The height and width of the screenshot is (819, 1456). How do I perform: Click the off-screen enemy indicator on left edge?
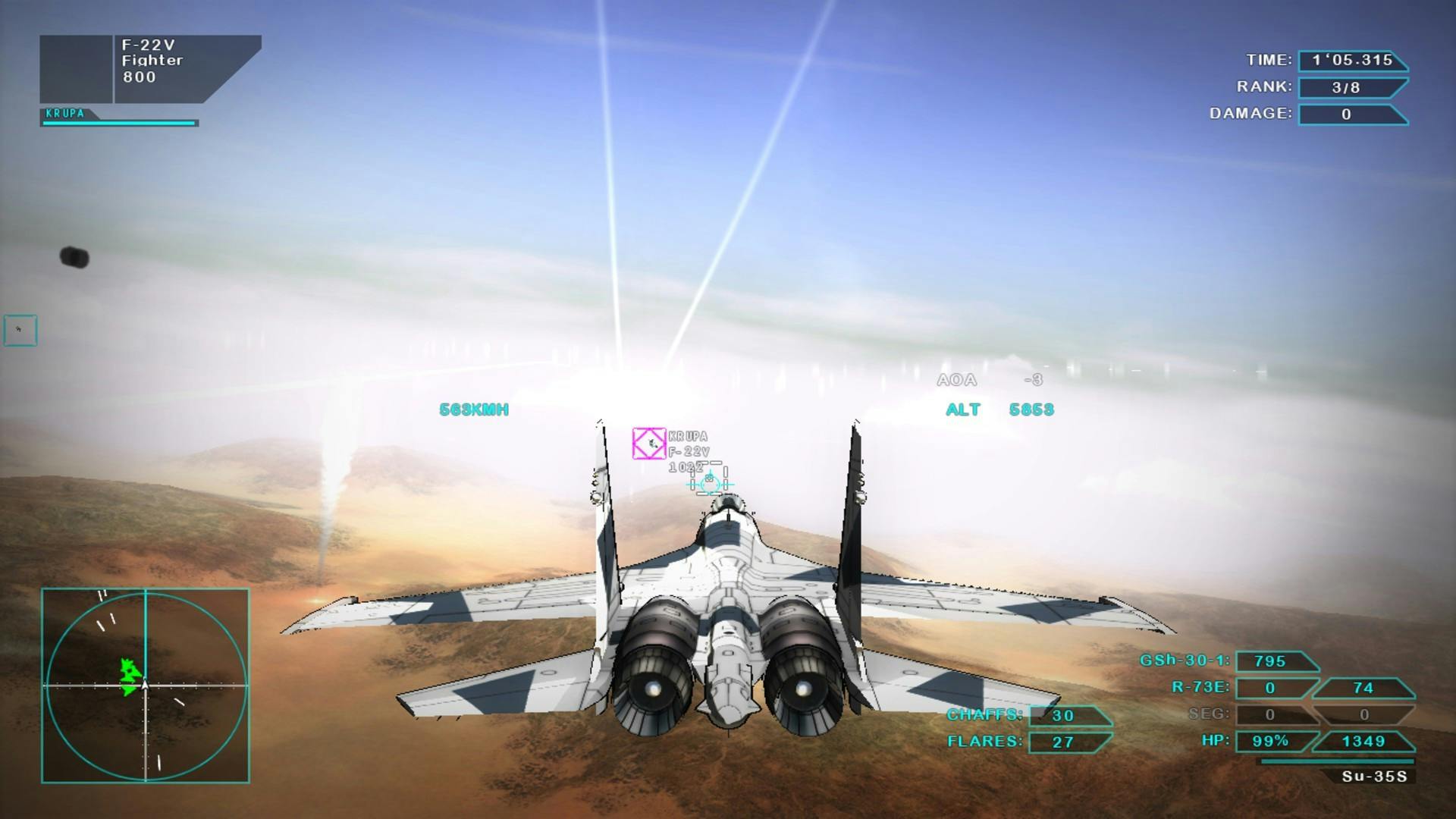pos(19,329)
